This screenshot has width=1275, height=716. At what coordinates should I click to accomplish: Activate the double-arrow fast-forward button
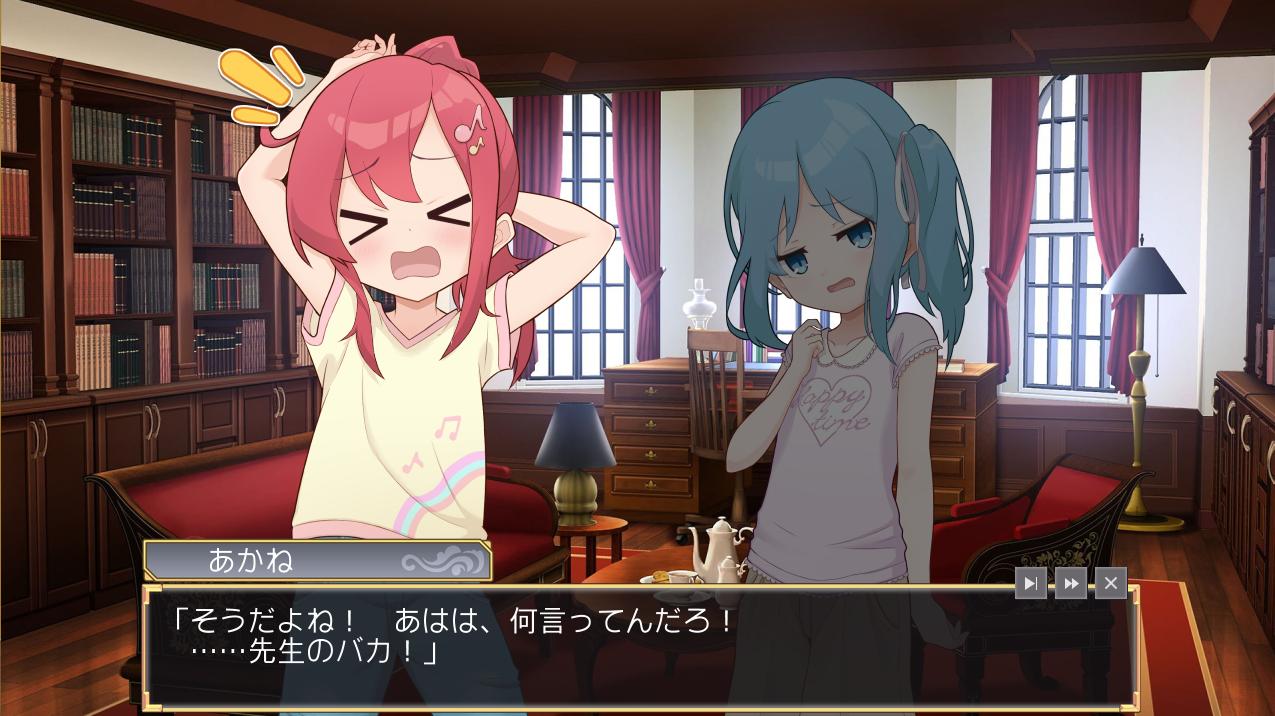click(1070, 583)
